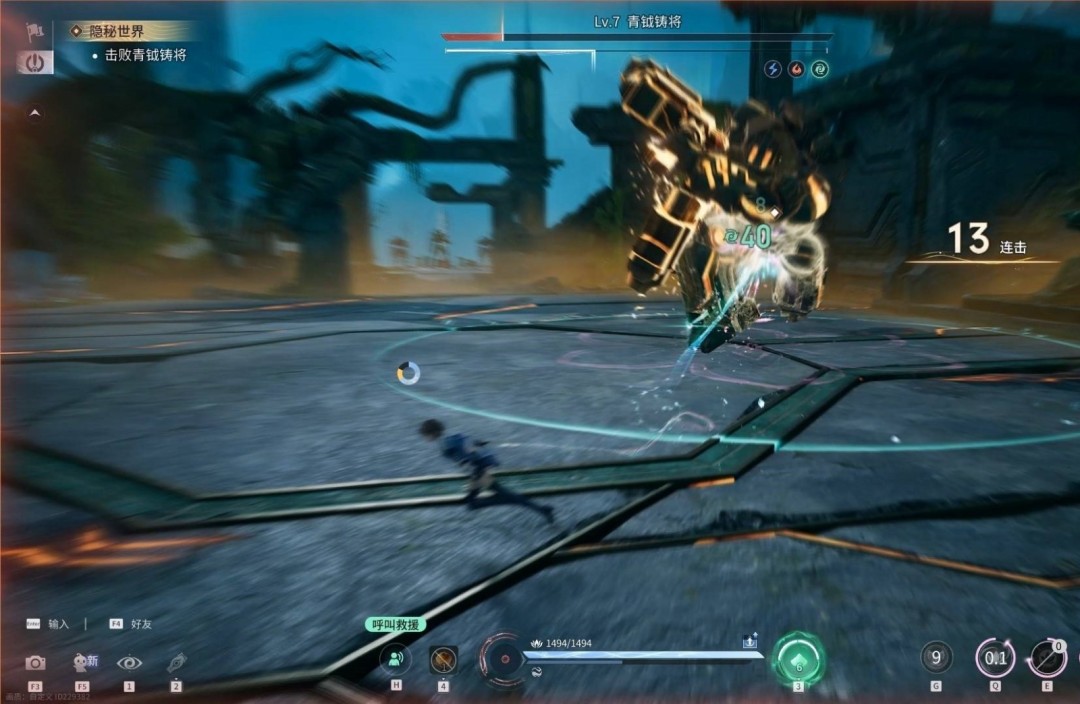
Task: Activate the eye-shaped skill icon
Action: (x=129, y=662)
